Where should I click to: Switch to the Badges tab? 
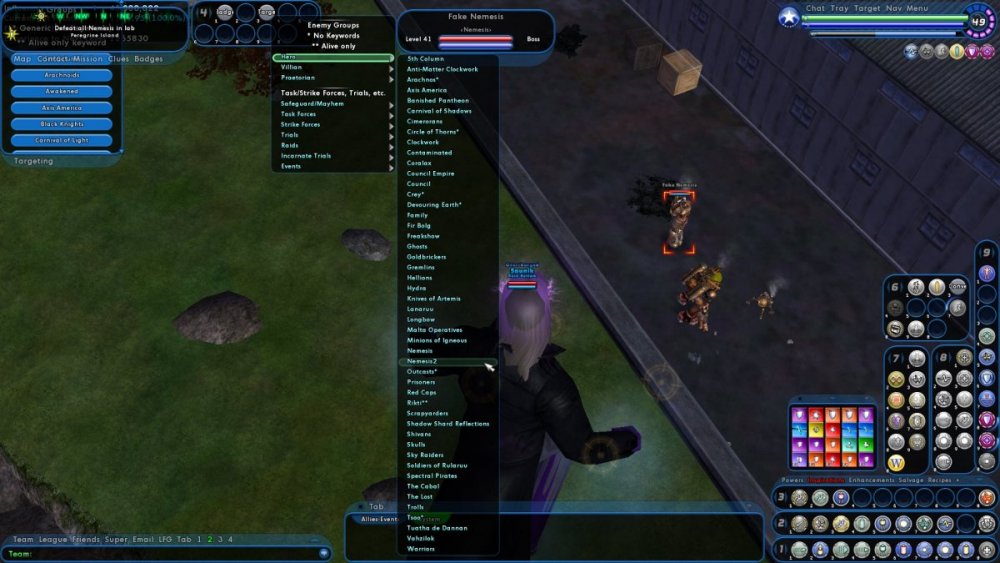point(149,59)
